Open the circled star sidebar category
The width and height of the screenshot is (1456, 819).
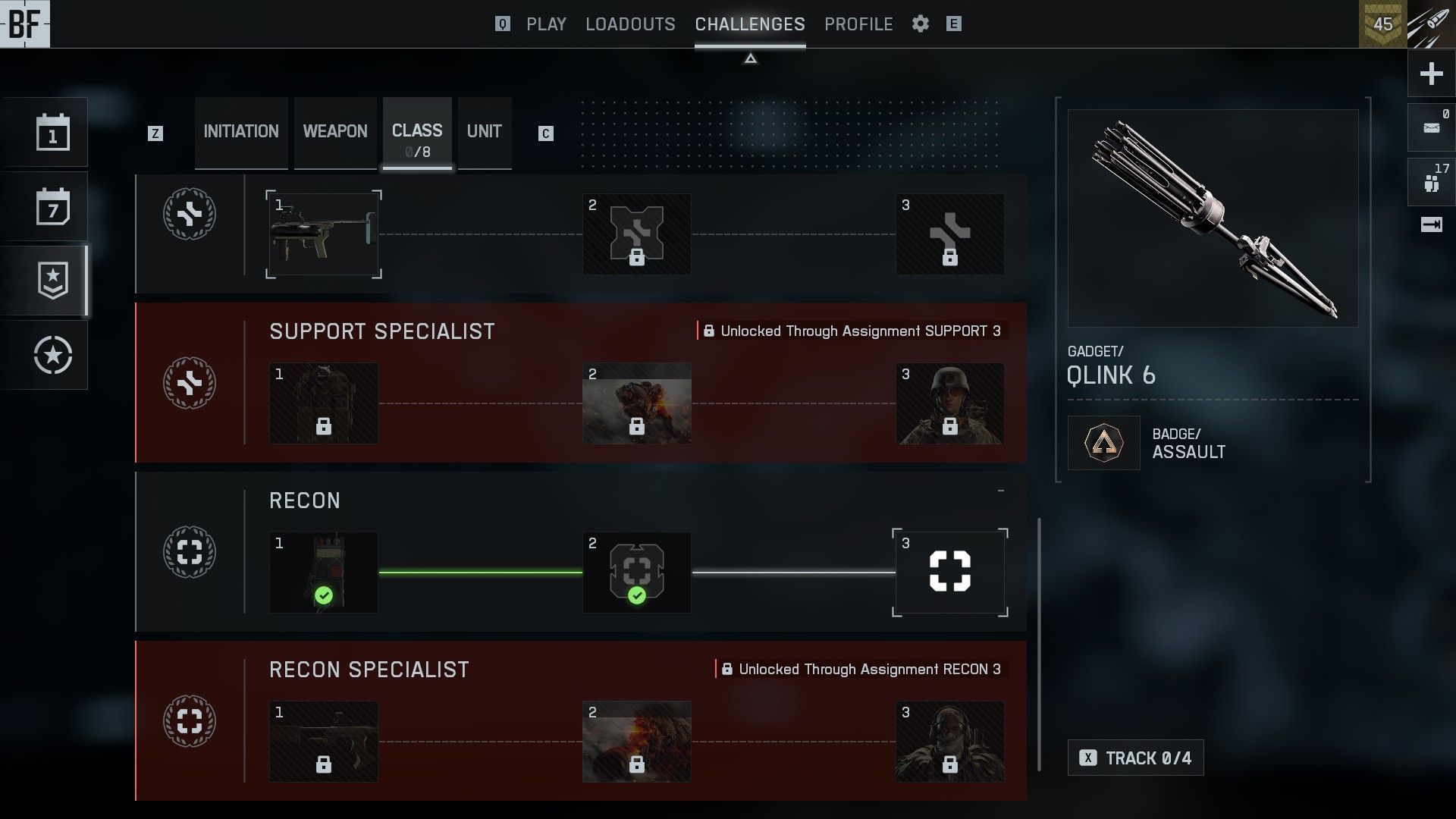point(52,355)
